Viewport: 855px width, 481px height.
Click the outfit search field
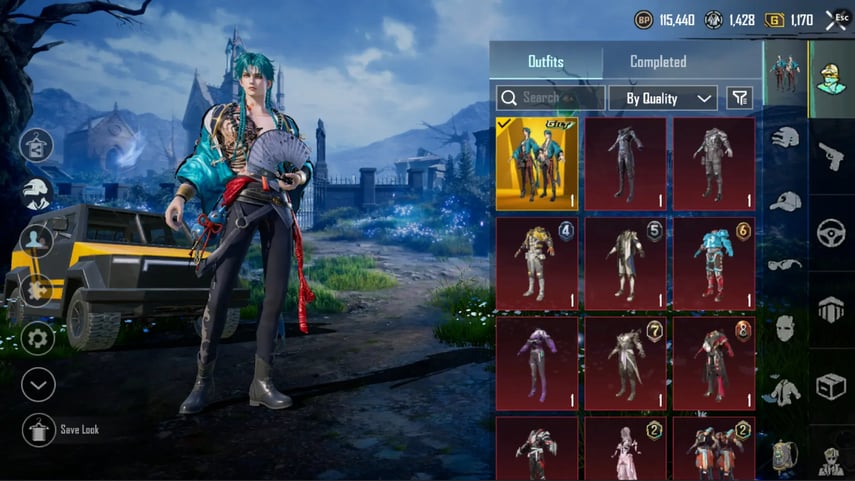tap(551, 98)
